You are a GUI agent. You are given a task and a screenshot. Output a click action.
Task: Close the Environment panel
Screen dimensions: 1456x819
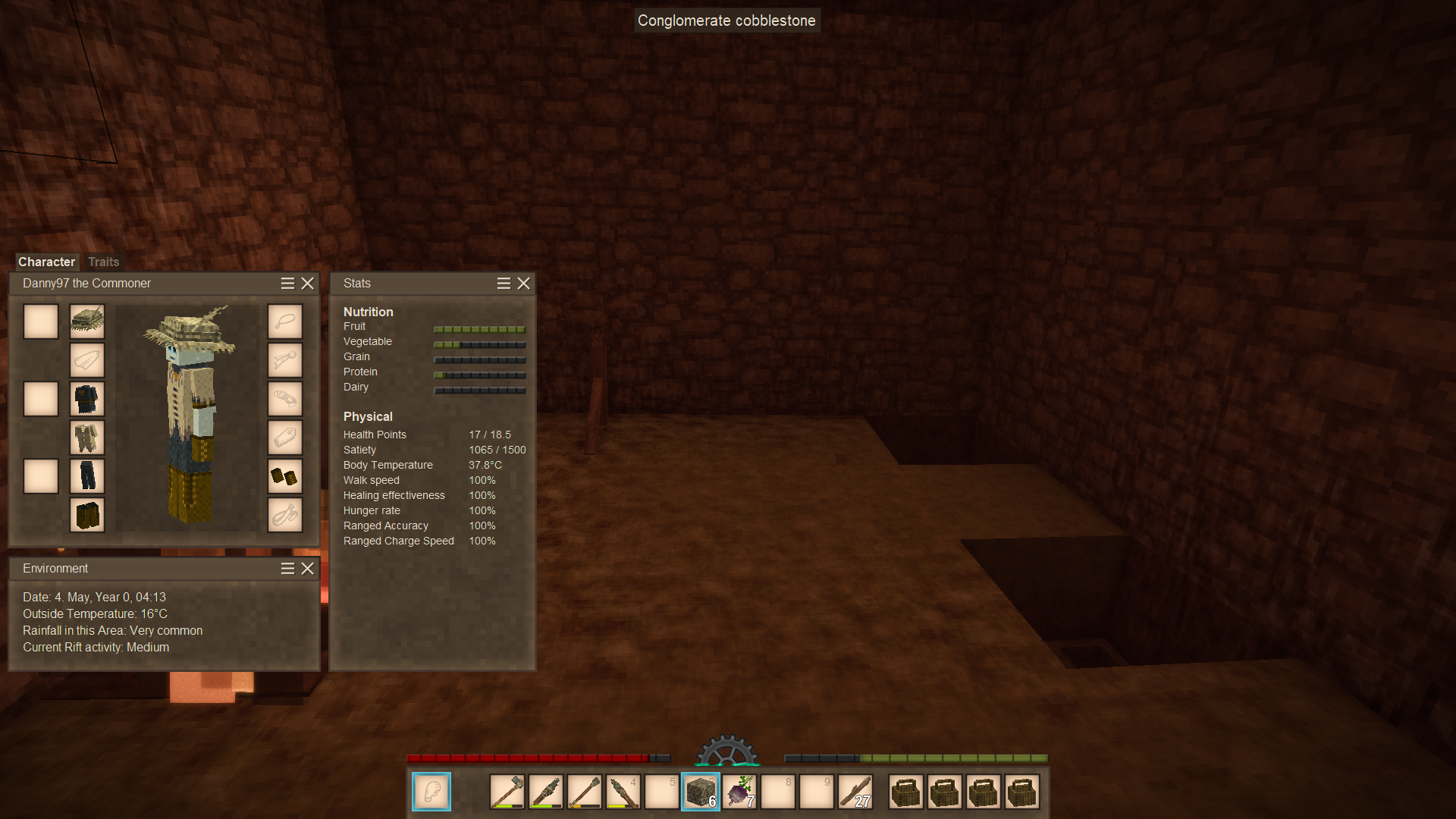(307, 568)
